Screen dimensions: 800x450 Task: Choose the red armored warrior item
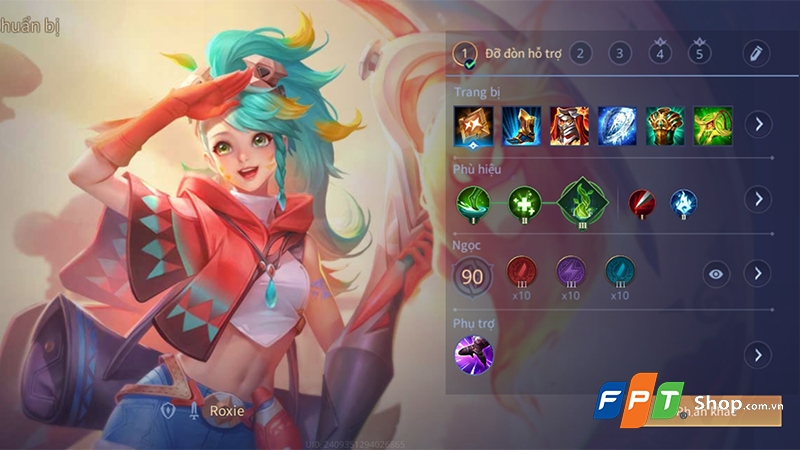[x=569, y=125]
